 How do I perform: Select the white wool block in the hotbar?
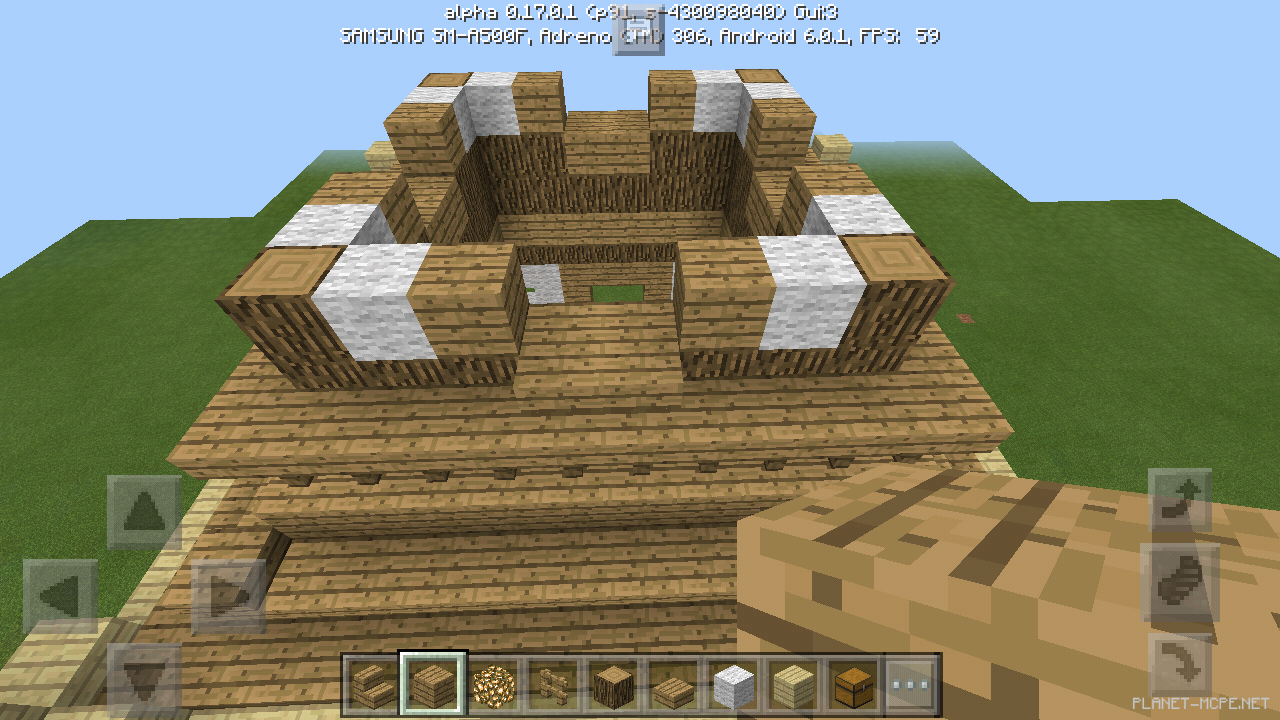coord(734,675)
